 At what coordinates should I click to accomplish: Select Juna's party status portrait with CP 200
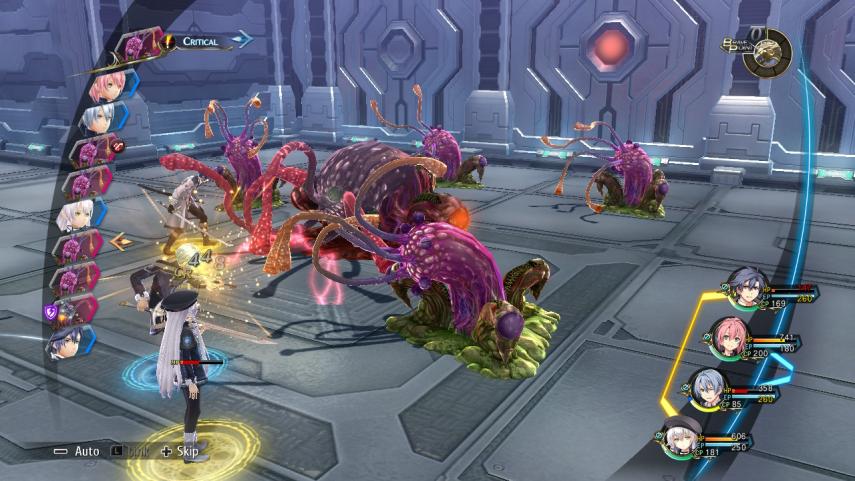(730, 337)
